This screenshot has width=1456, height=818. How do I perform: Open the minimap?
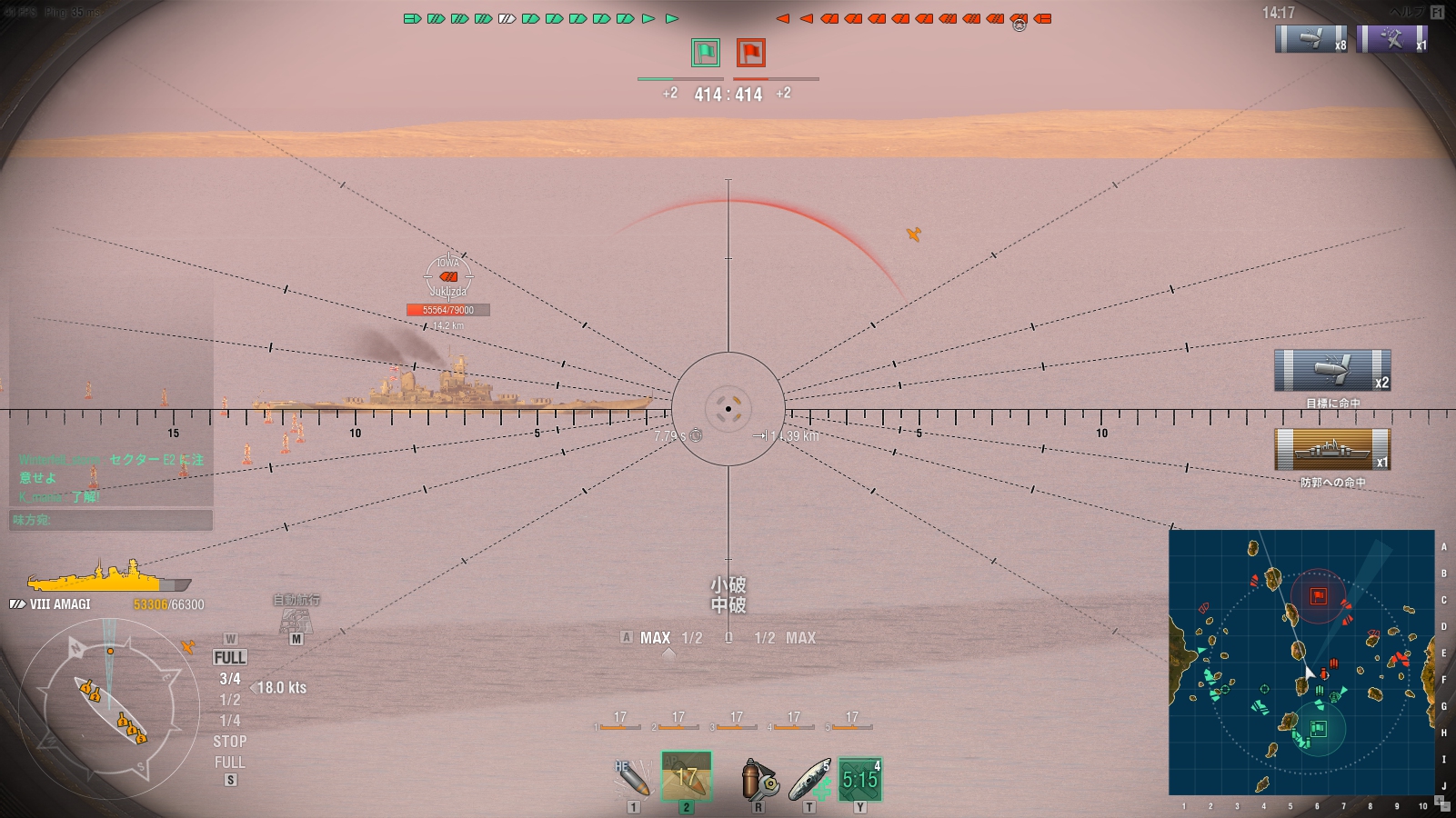[x=1300, y=662]
